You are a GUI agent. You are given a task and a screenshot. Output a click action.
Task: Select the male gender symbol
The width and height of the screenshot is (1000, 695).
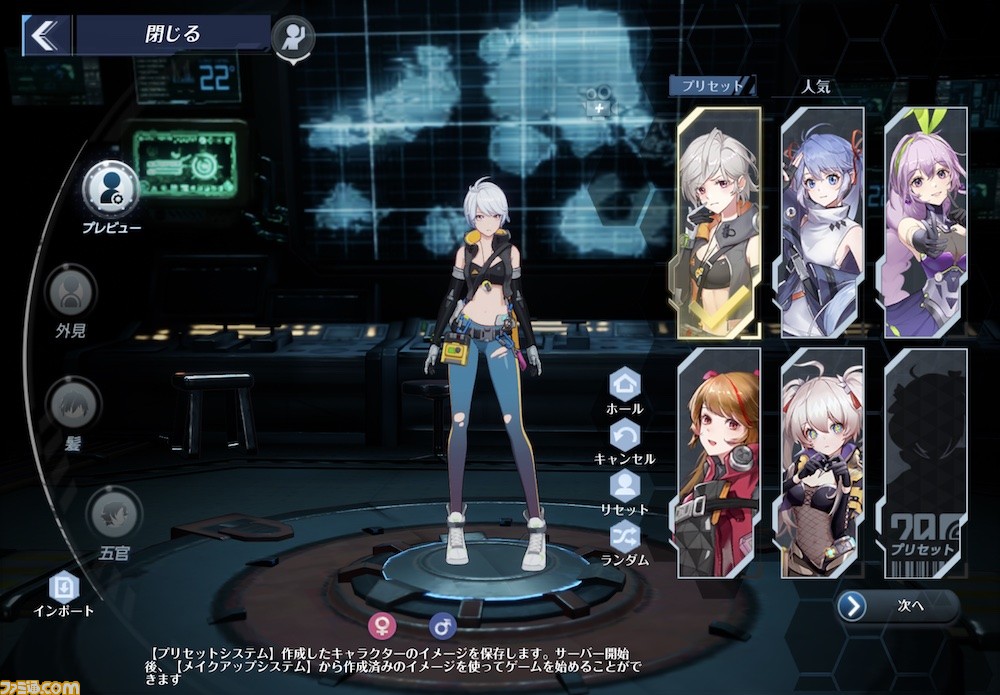[x=442, y=626]
